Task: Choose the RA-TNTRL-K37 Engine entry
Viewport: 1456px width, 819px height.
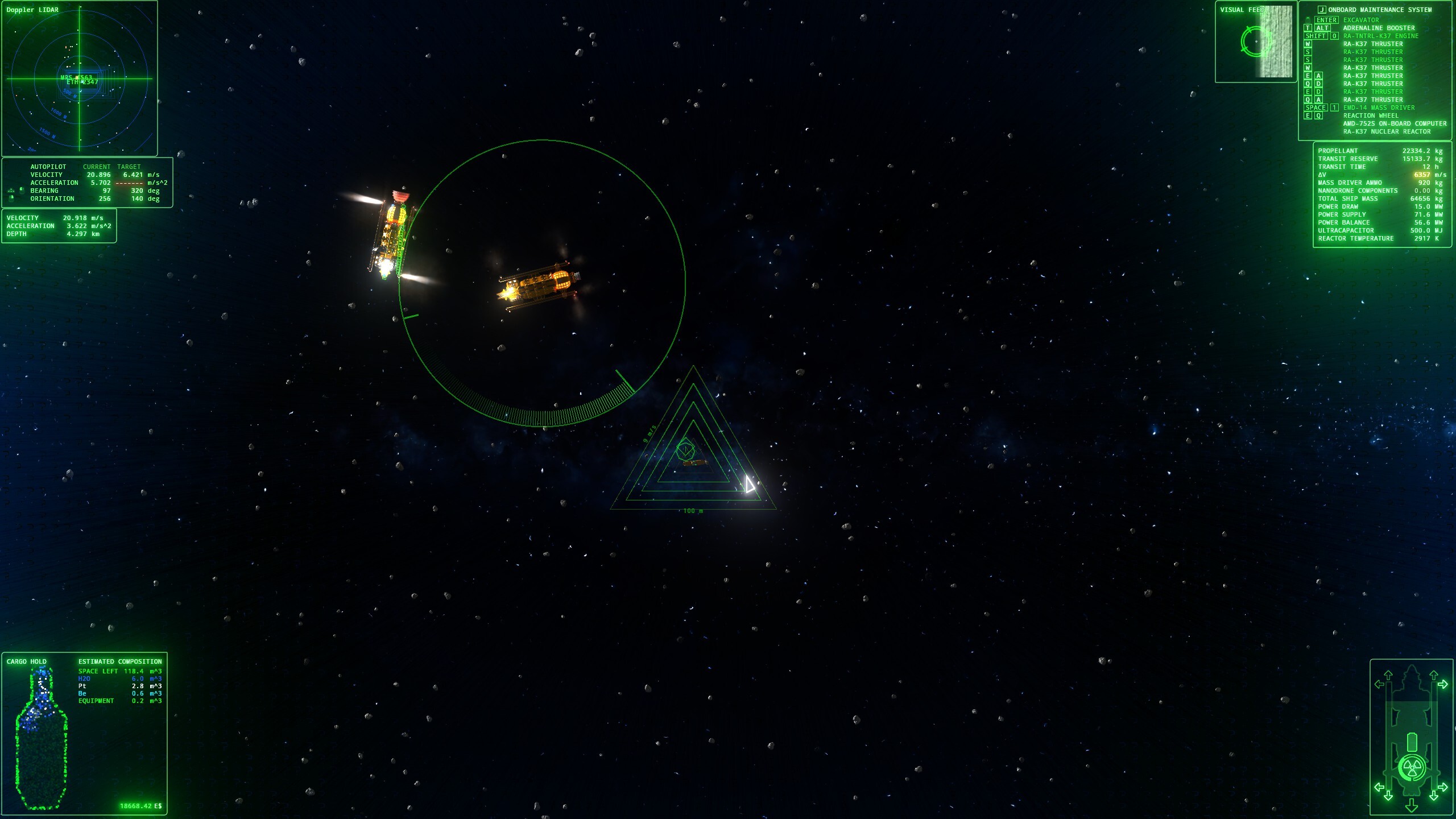Action: click(x=1380, y=36)
